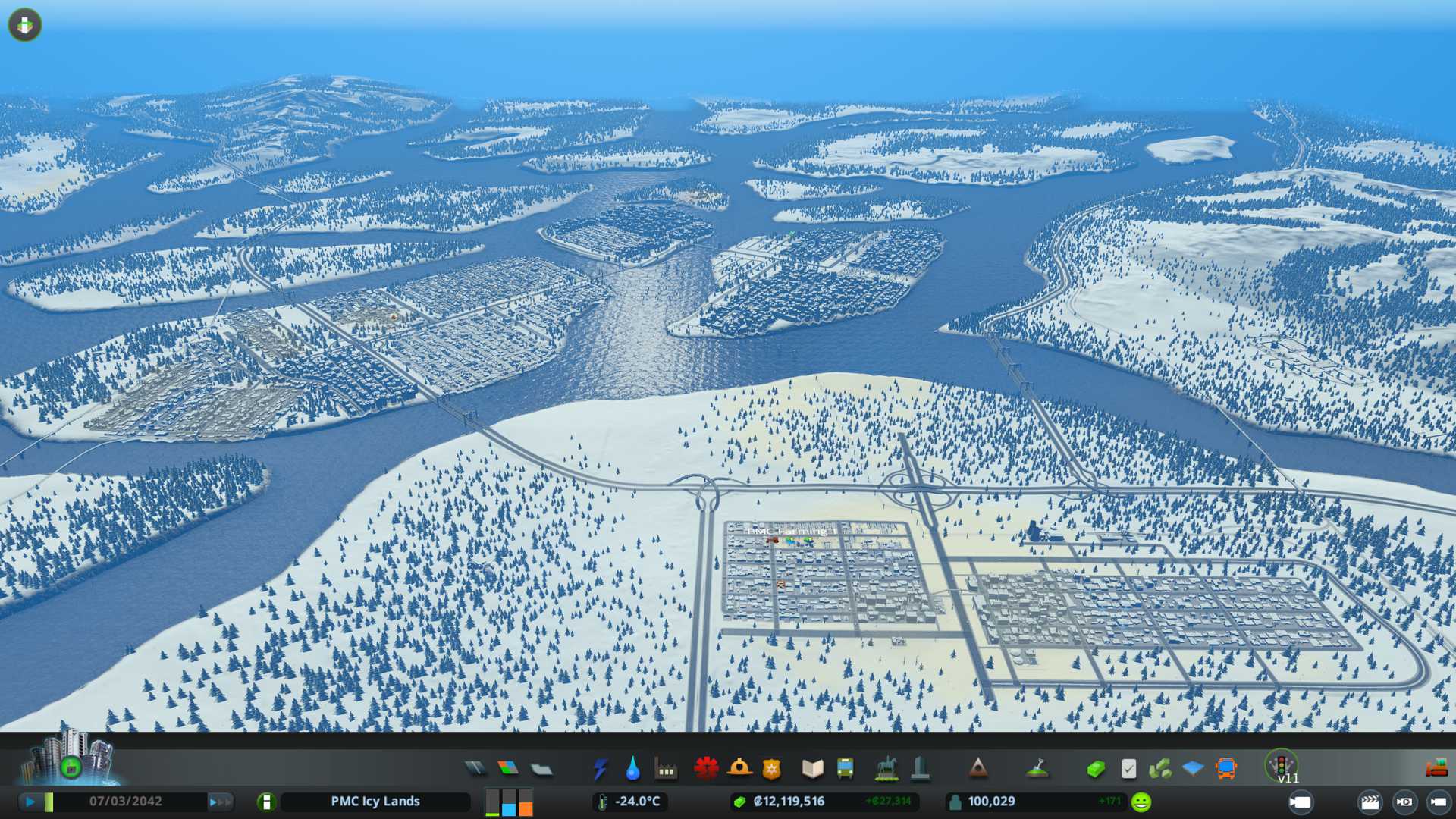Open the Landscaping shovel tool

pyautogui.click(x=1037, y=769)
